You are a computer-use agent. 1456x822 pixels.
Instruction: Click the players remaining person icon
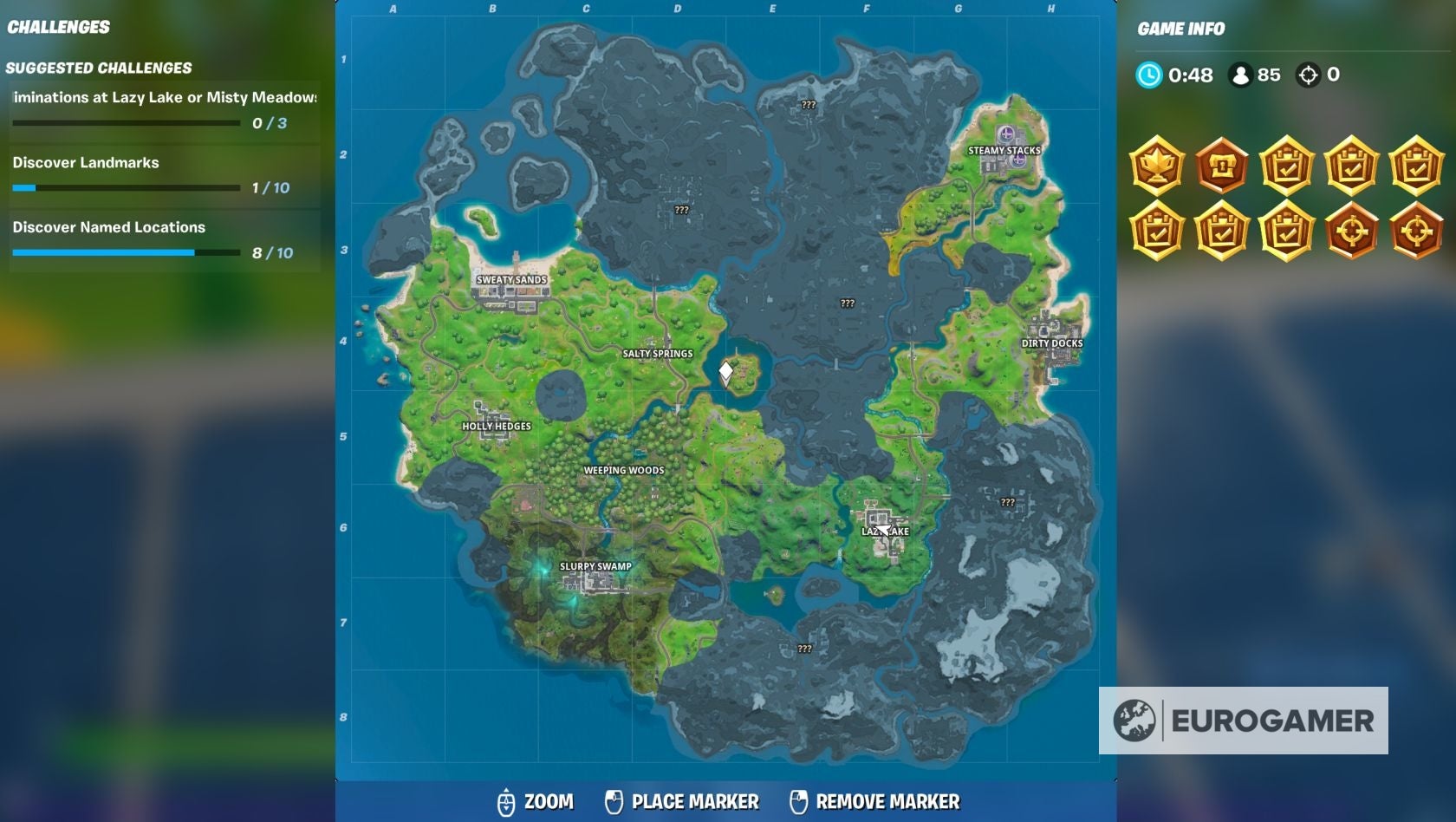[x=1238, y=75]
